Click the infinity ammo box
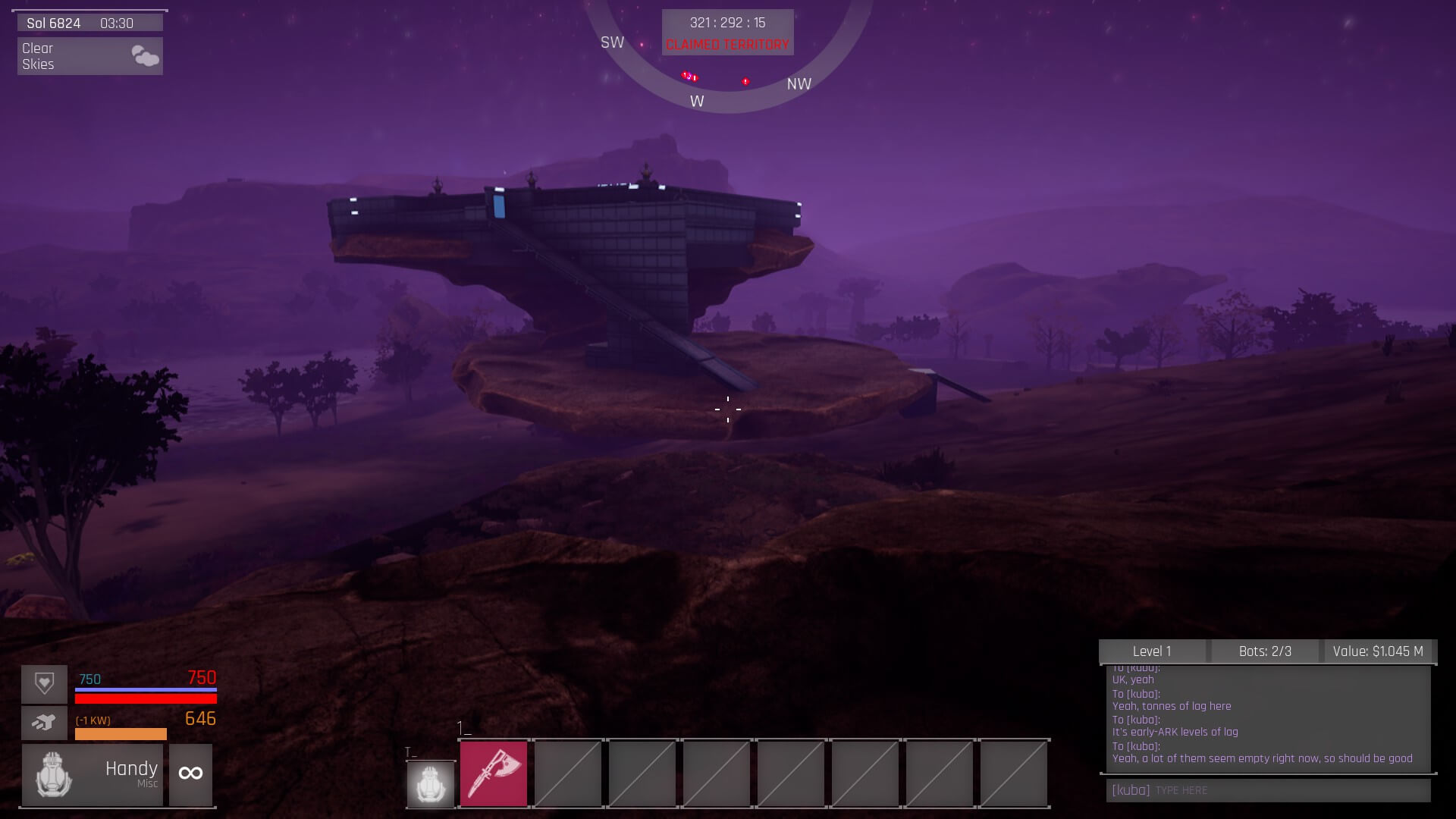Screen dimensions: 1456x819 [x=190, y=774]
